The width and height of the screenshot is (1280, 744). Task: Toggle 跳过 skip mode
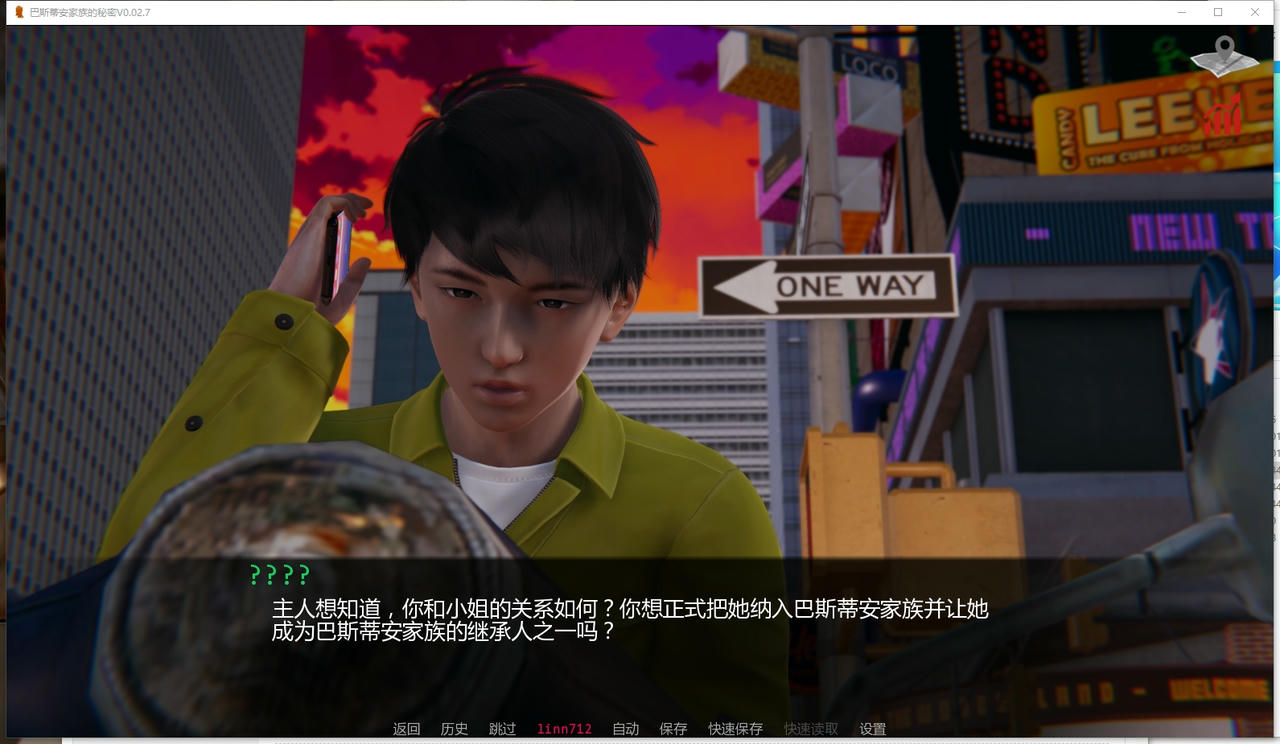click(502, 729)
